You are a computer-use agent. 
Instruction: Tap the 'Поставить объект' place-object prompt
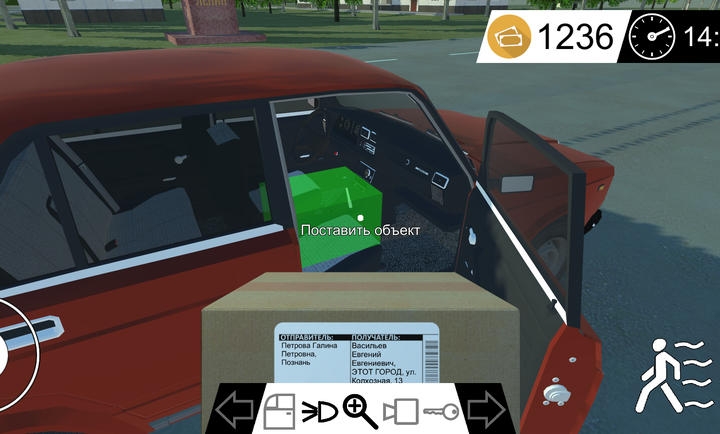(x=360, y=230)
